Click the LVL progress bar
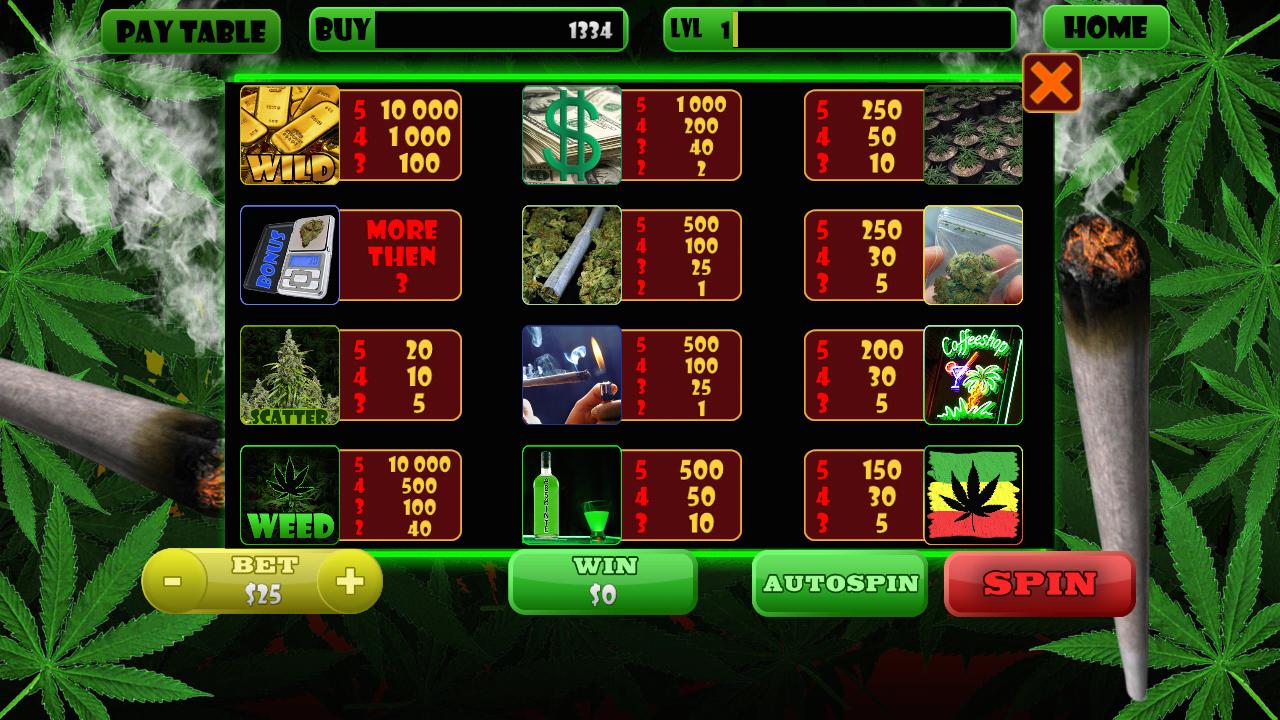 [875, 31]
